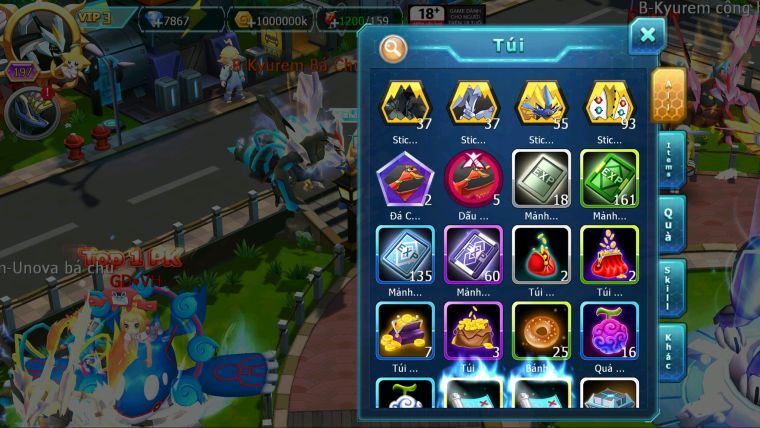Select the green EXP shard with 161
Viewport: 760px width, 428px height.
pyautogui.click(x=609, y=178)
